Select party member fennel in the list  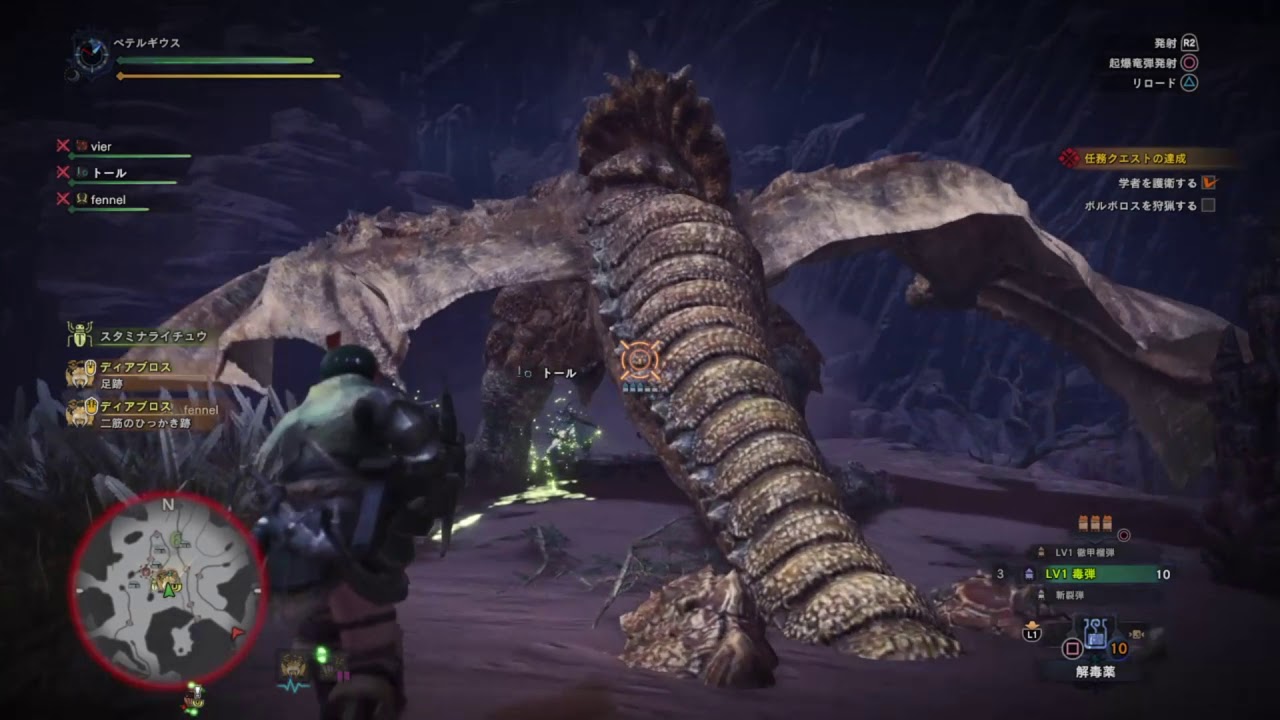[x=107, y=199]
